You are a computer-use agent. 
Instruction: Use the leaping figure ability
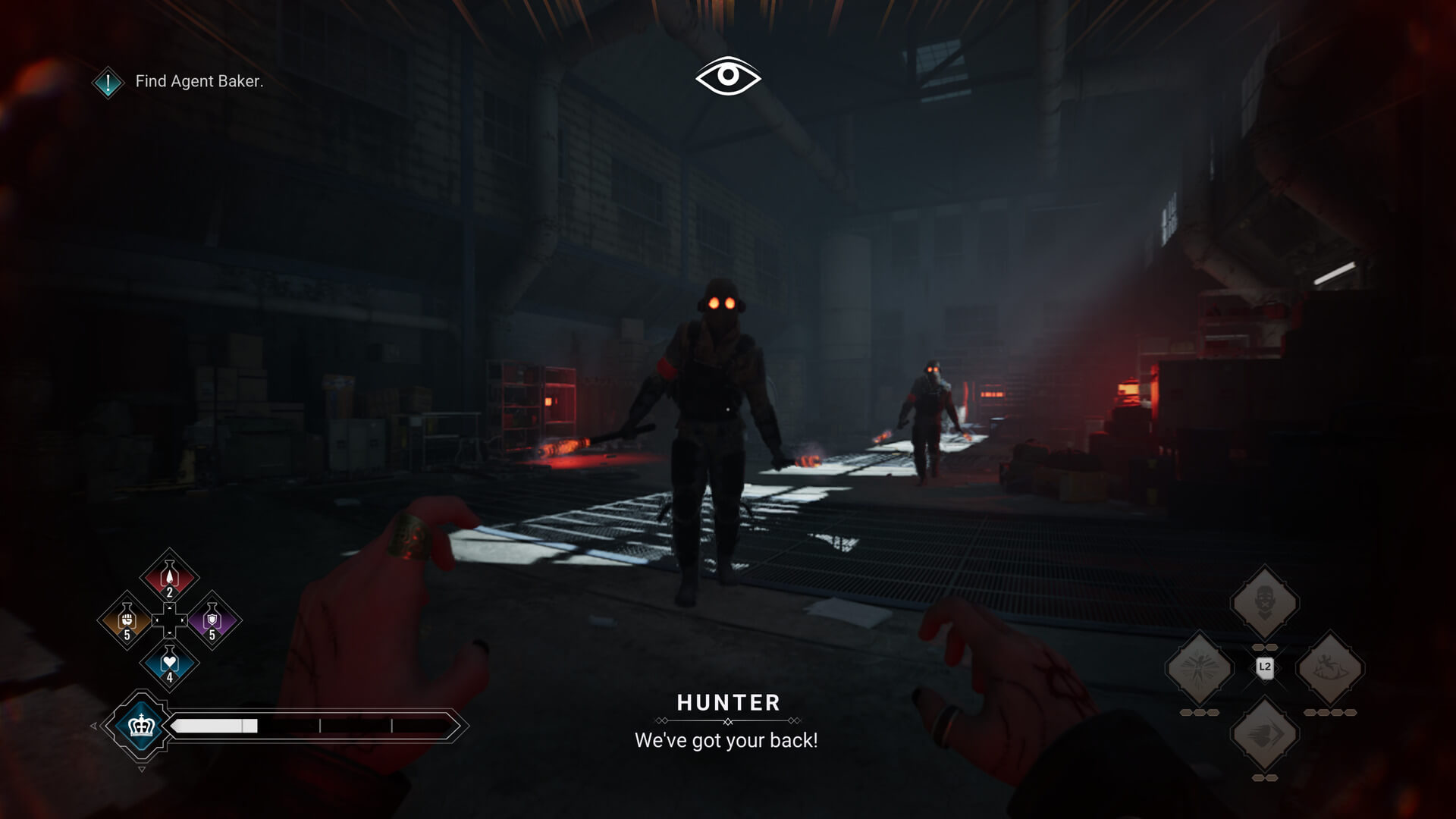pos(1330,669)
